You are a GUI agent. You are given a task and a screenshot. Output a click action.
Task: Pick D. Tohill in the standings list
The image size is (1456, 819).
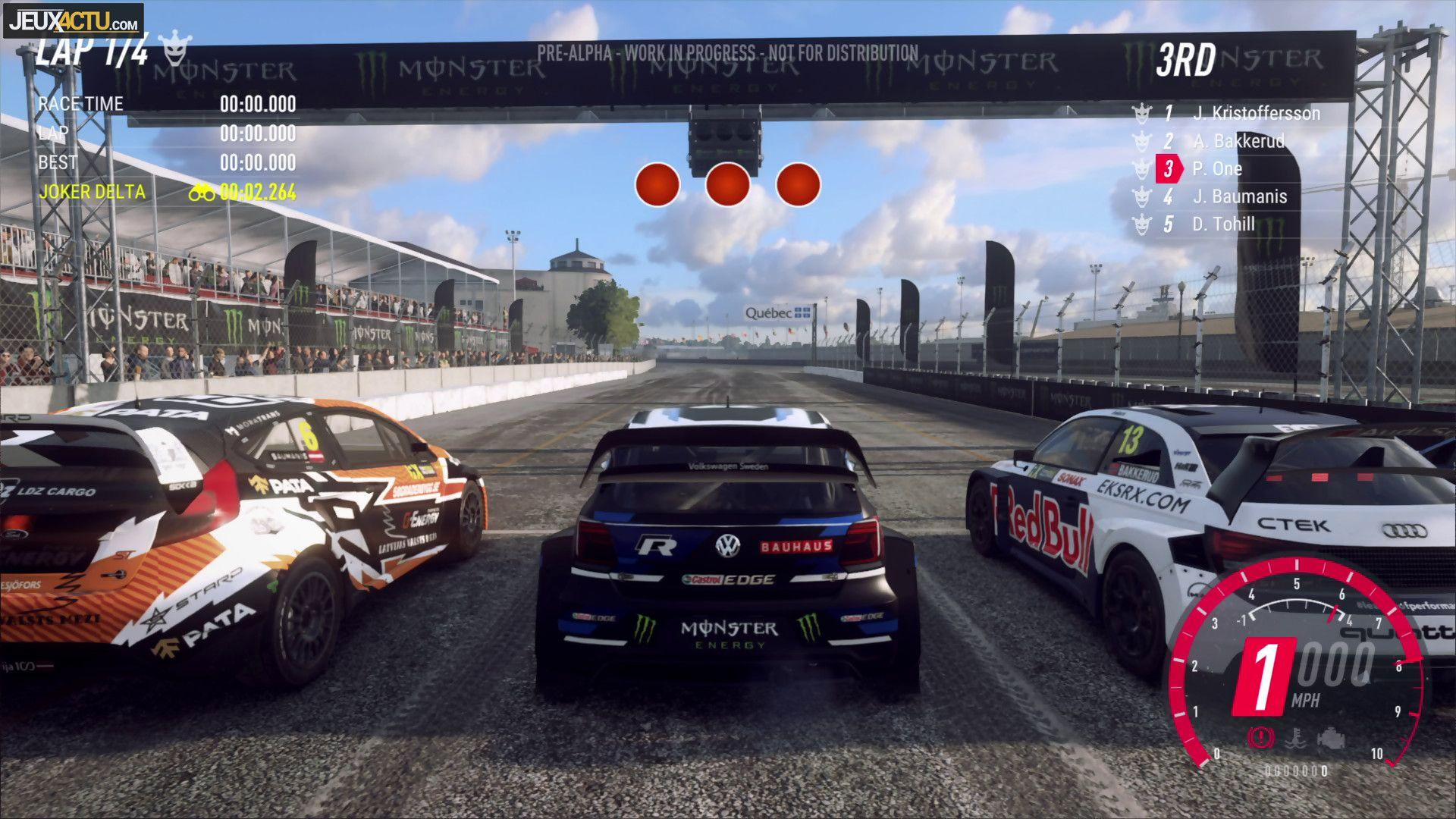coord(1223,224)
